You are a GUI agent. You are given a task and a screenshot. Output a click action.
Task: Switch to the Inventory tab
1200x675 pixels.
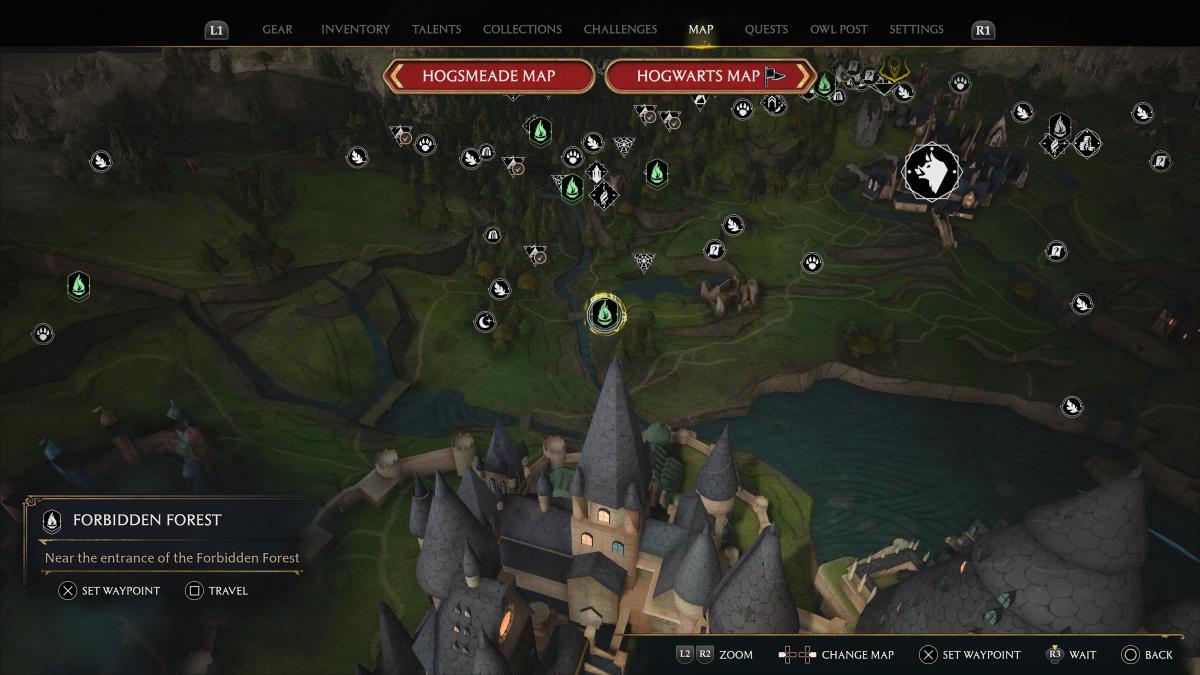pyautogui.click(x=355, y=30)
